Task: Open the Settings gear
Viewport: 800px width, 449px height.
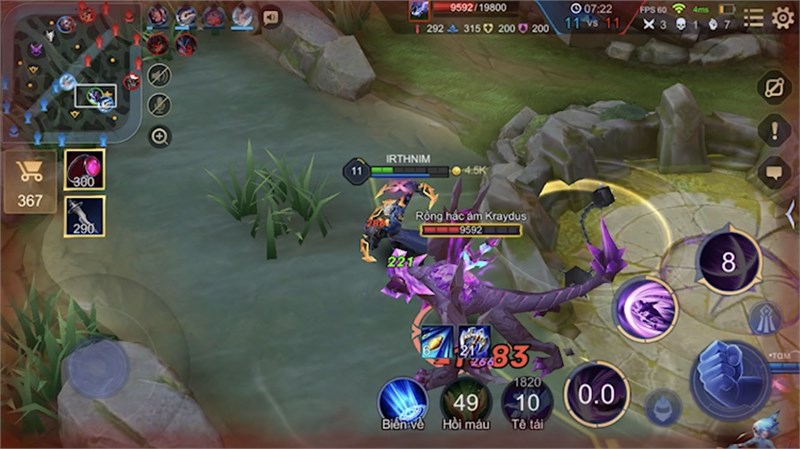Action: [x=782, y=17]
